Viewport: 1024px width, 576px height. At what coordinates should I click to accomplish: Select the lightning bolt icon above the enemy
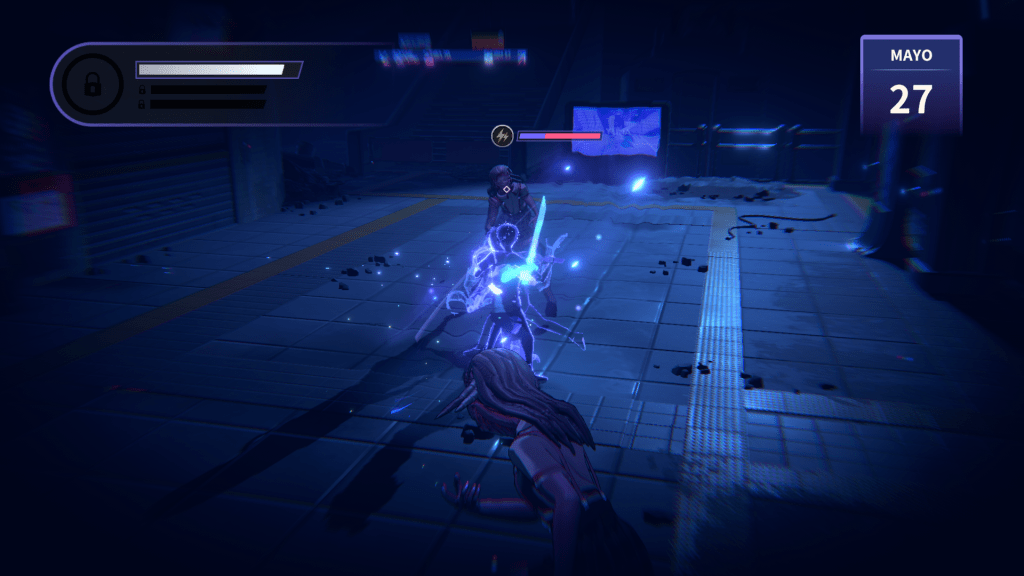coord(502,135)
